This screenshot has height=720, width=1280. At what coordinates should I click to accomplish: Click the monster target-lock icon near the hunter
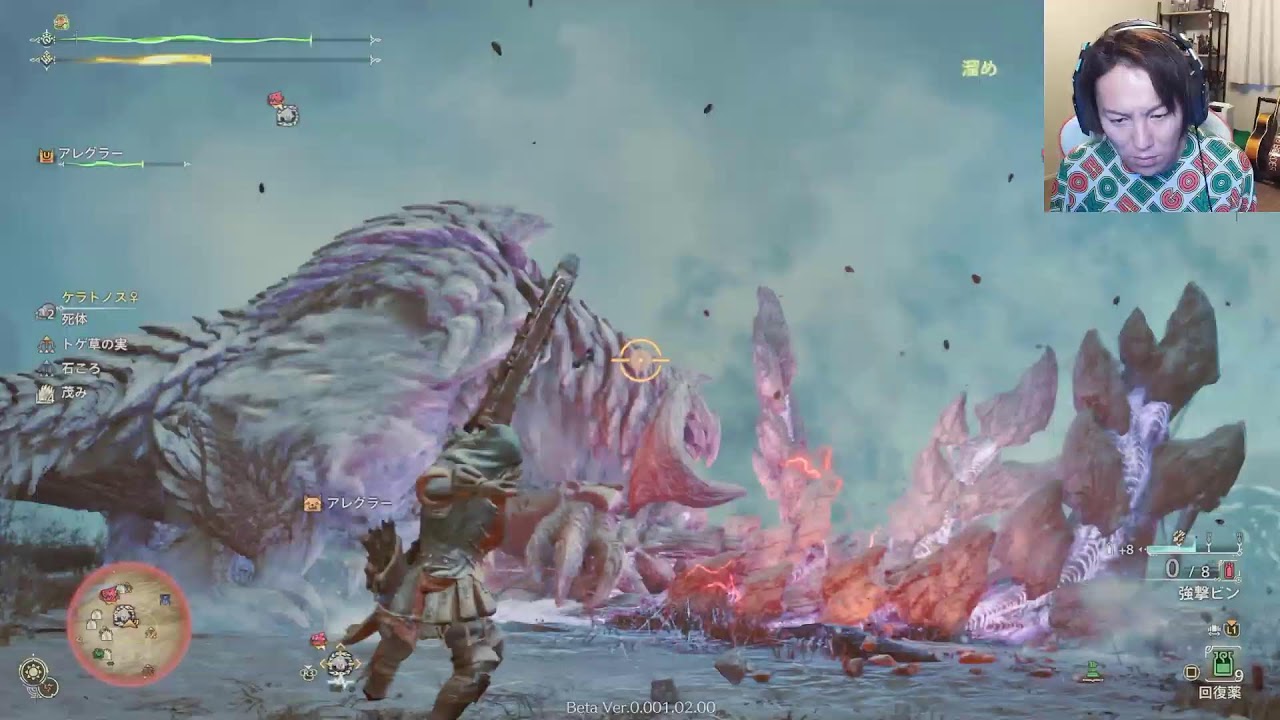(339, 661)
